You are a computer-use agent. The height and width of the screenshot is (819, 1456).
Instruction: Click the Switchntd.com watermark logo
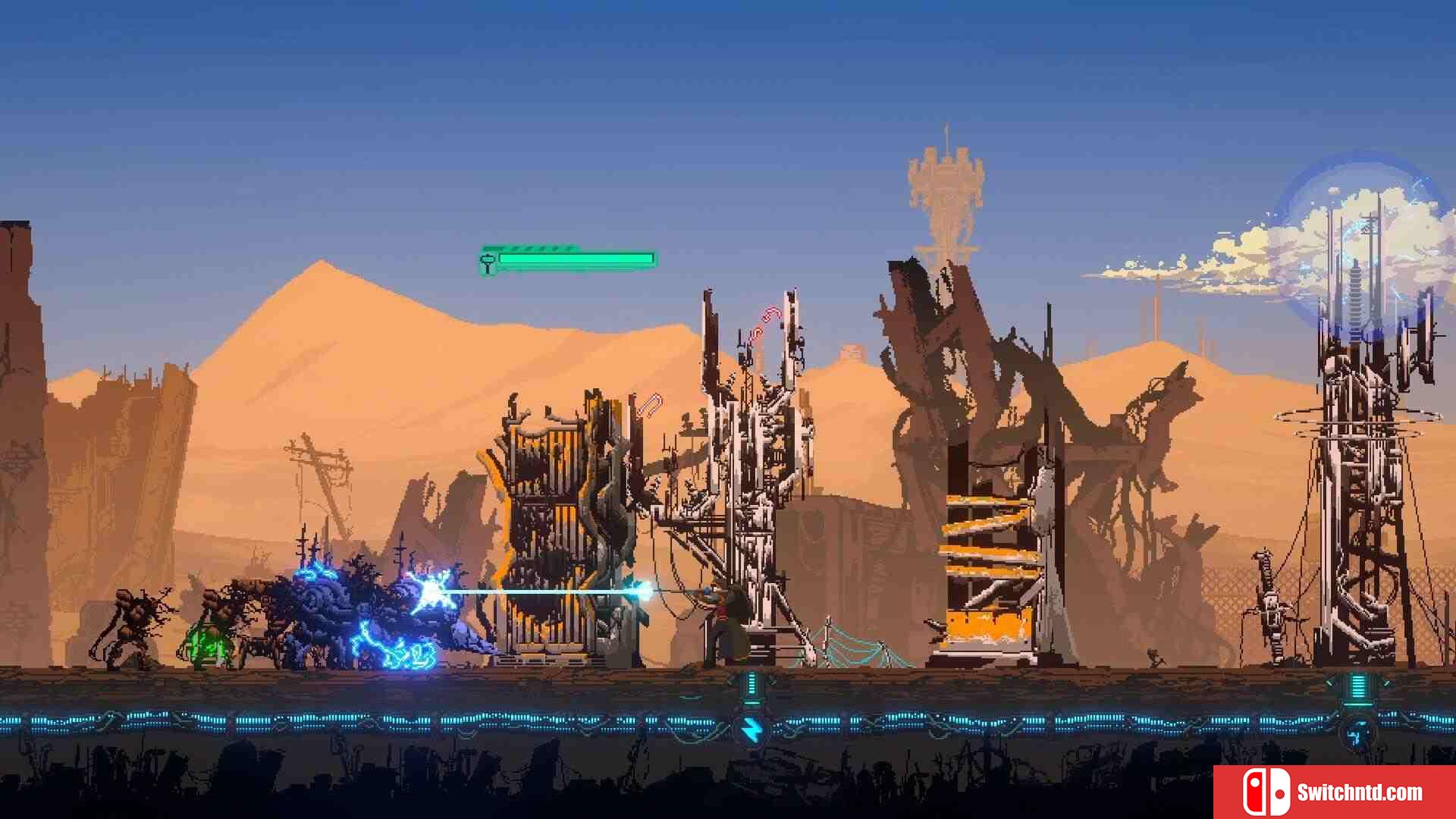(x=1334, y=792)
